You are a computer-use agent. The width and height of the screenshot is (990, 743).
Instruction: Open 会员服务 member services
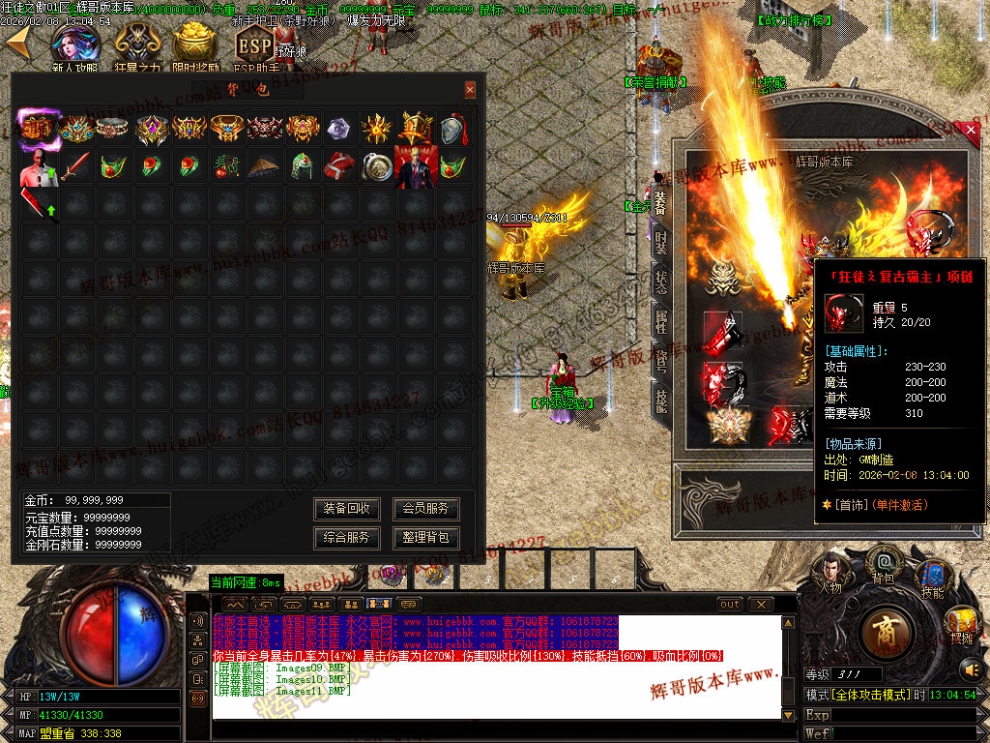pos(425,508)
